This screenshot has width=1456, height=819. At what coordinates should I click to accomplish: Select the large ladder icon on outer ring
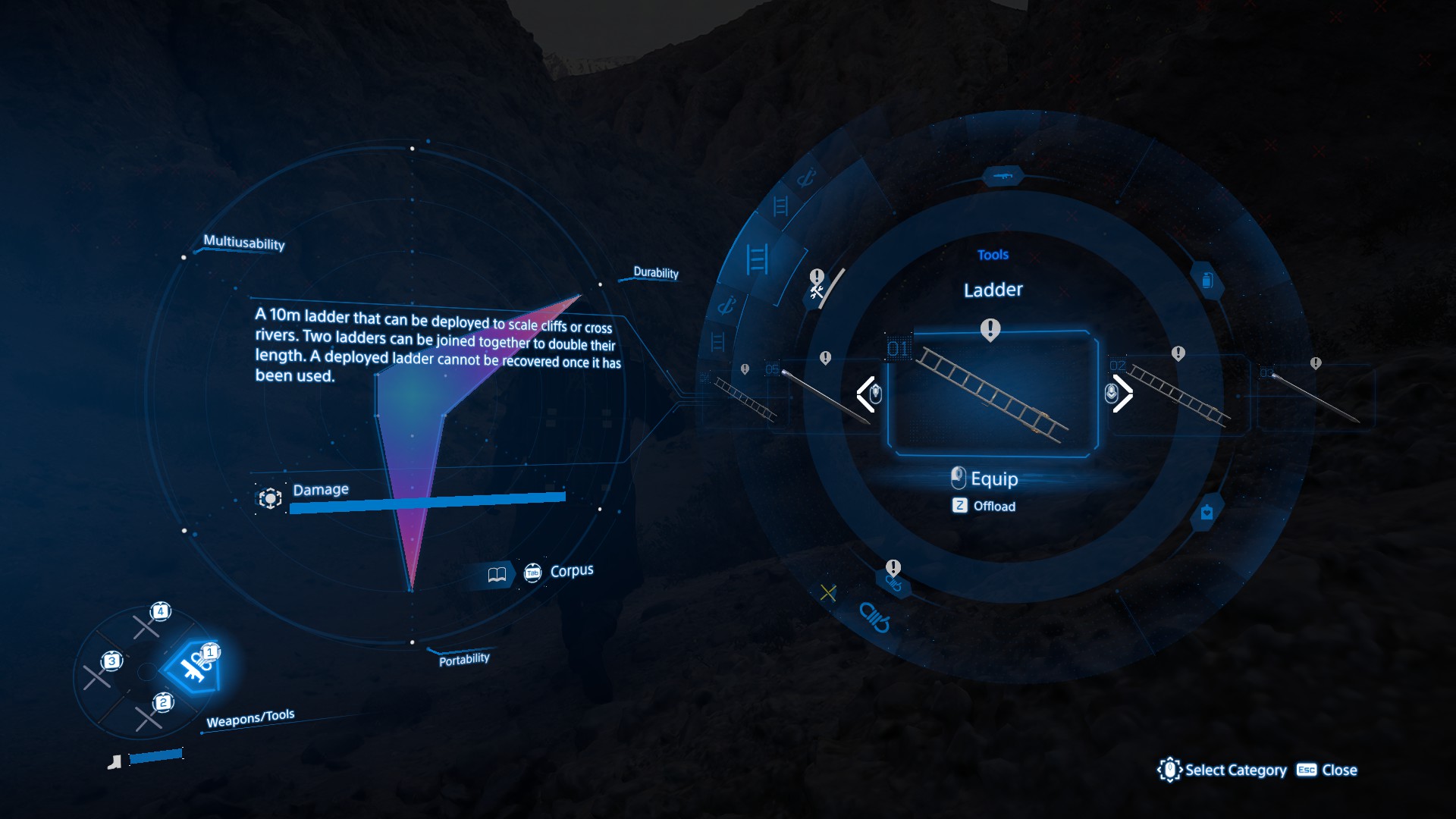point(757,259)
